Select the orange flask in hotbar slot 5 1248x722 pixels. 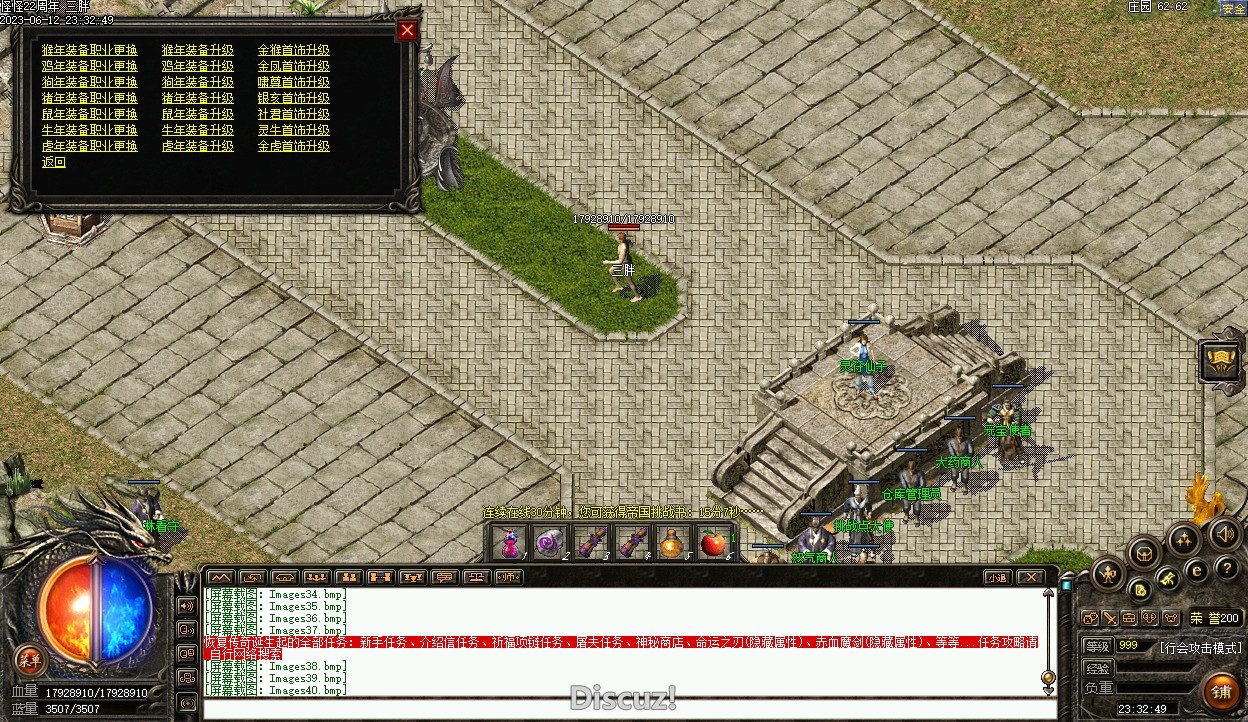(x=671, y=543)
